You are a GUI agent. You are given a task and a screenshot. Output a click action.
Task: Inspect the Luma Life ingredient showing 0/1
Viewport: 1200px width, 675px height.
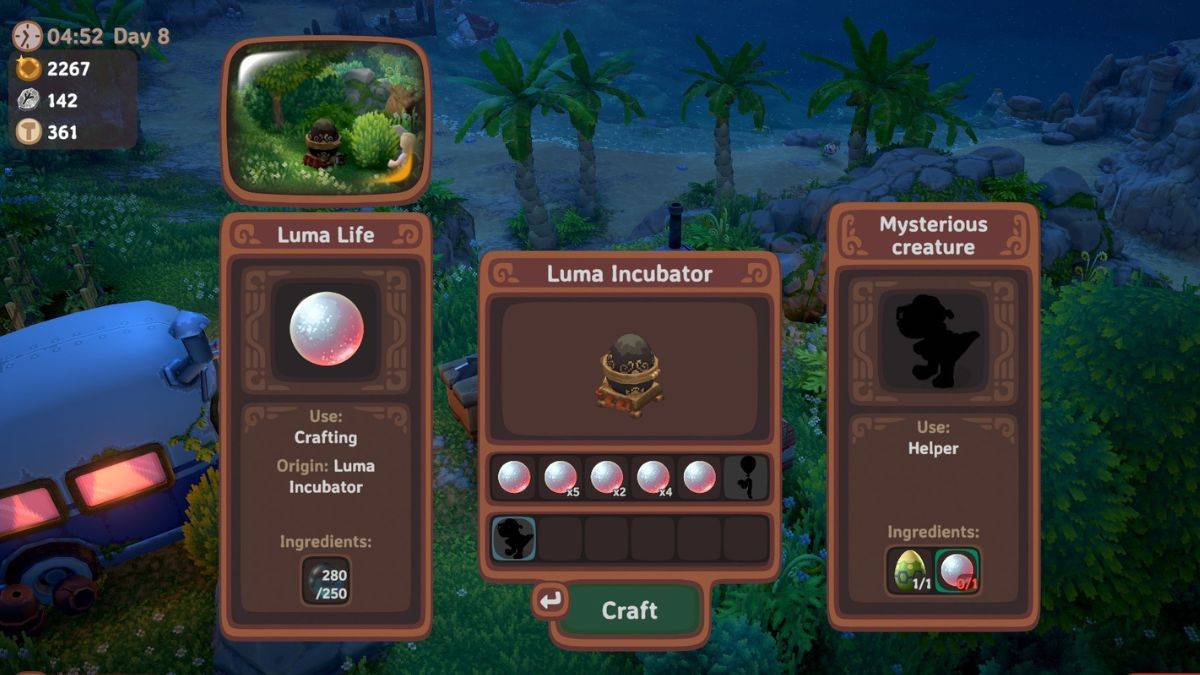tap(957, 570)
